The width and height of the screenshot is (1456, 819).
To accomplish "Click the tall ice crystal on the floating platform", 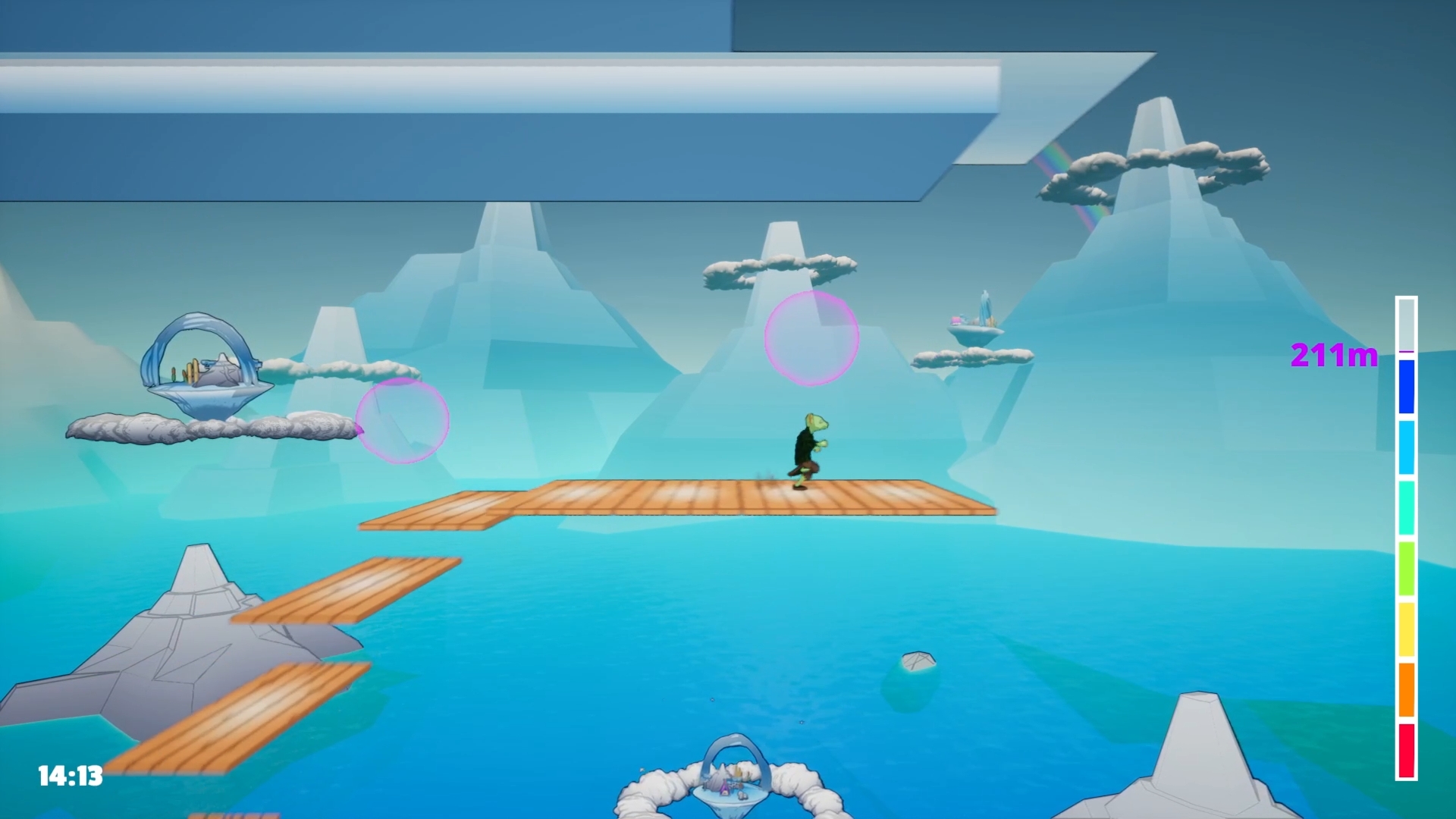I will pos(984,309).
